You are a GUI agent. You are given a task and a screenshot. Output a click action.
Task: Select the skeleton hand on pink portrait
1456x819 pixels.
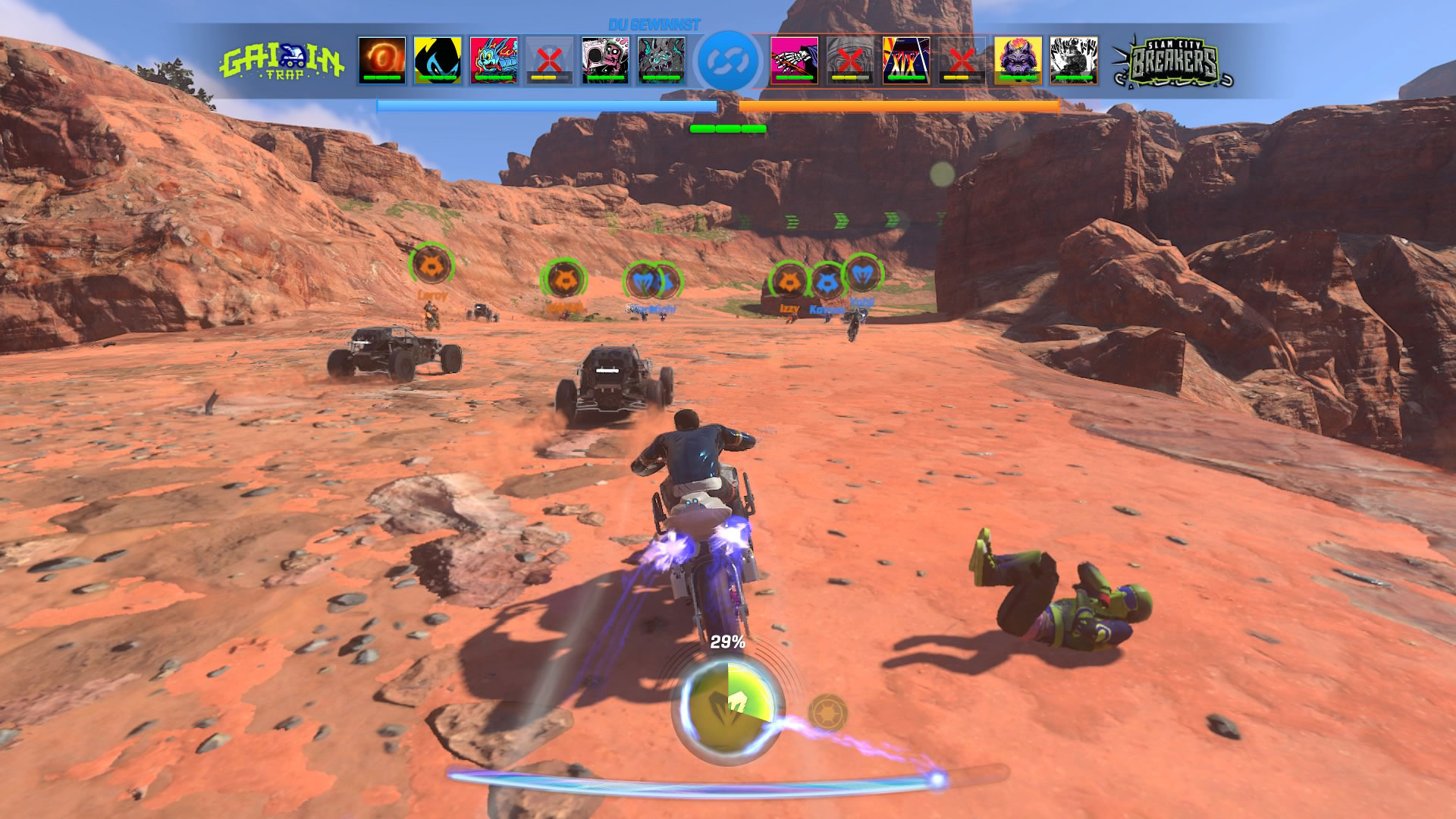point(794,59)
